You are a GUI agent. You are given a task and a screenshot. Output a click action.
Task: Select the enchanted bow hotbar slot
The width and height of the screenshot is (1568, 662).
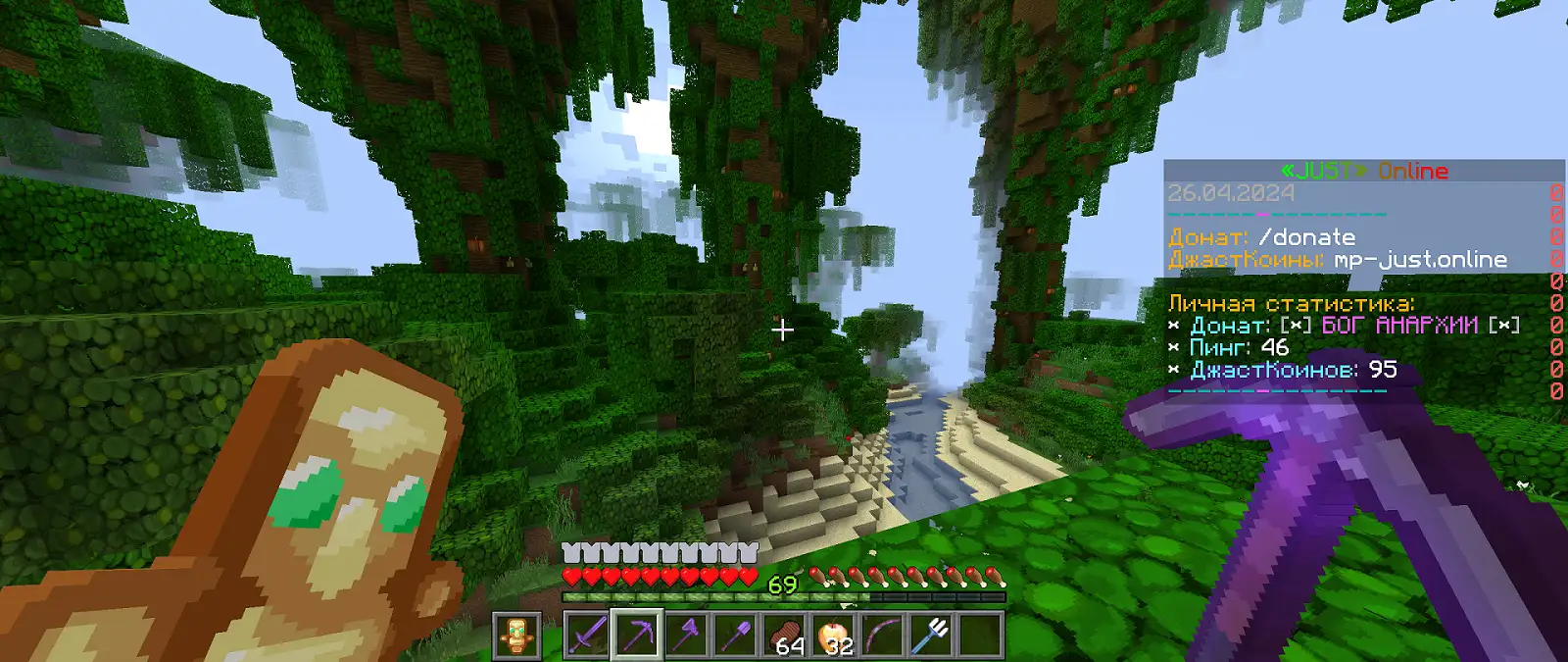pyautogui.click(x=883, y=636)
